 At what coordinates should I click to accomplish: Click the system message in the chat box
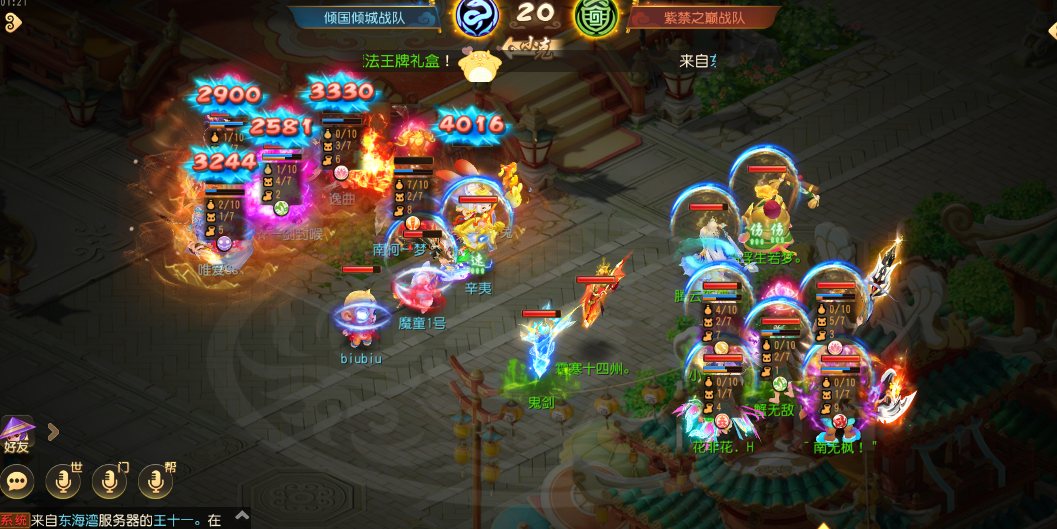pos(112,520)
